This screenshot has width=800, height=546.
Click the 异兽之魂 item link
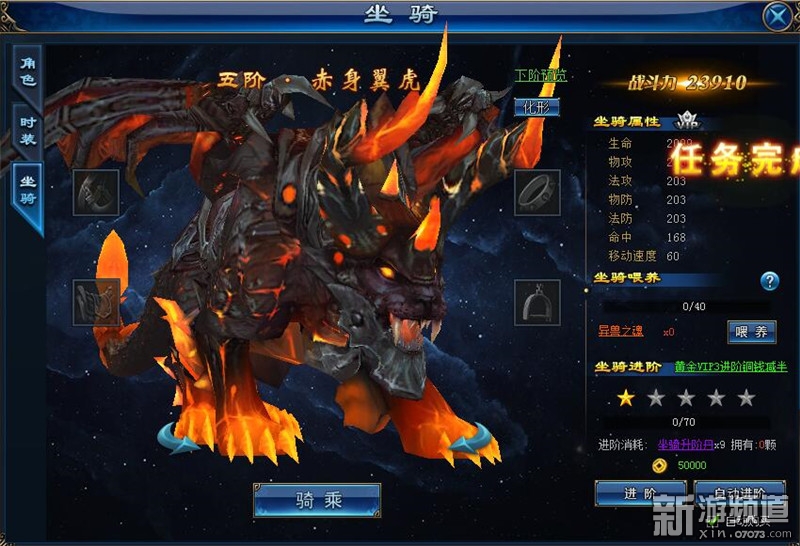[621, 331]
